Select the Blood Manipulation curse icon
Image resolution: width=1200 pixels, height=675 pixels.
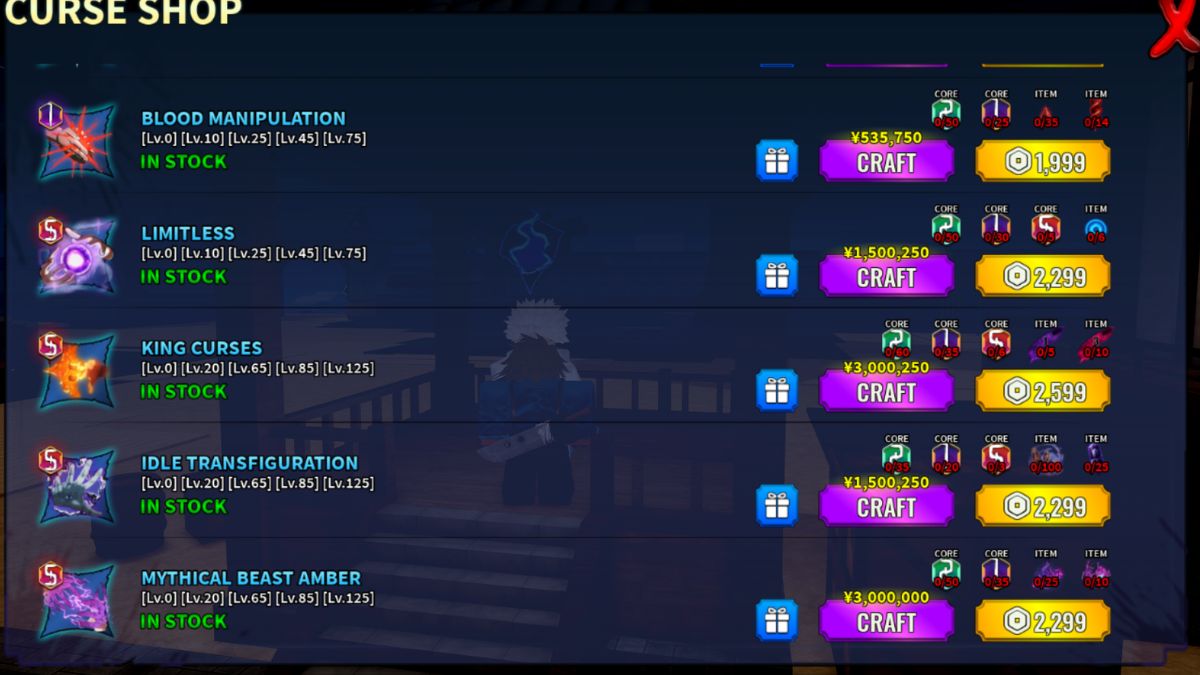pos(76,143)
